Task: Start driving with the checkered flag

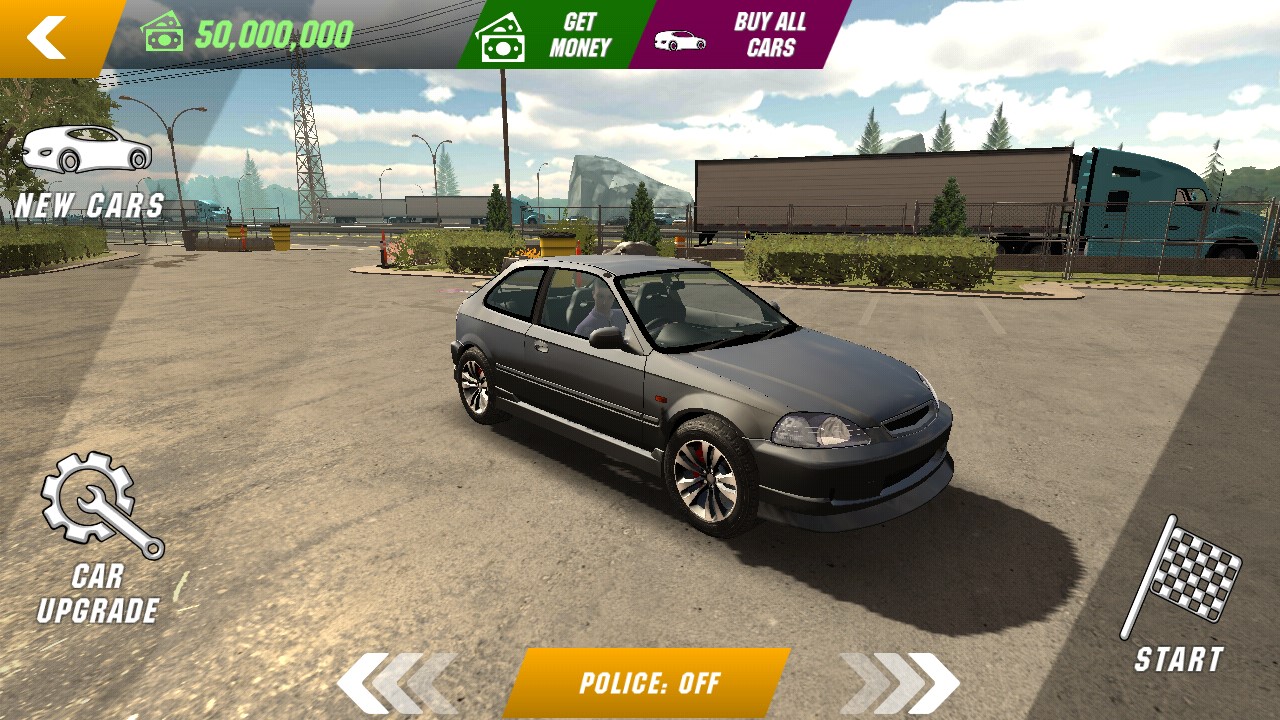Action: (1180, 595)
